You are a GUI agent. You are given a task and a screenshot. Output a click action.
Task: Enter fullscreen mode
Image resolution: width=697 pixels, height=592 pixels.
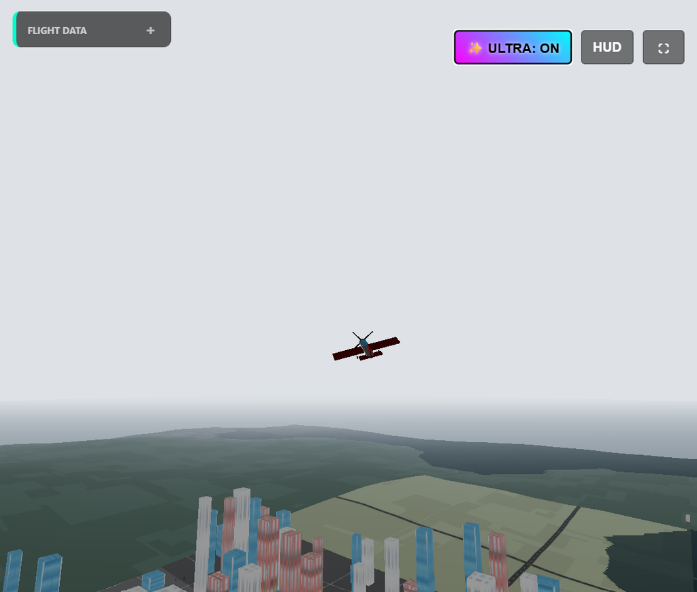pos(663,47)
